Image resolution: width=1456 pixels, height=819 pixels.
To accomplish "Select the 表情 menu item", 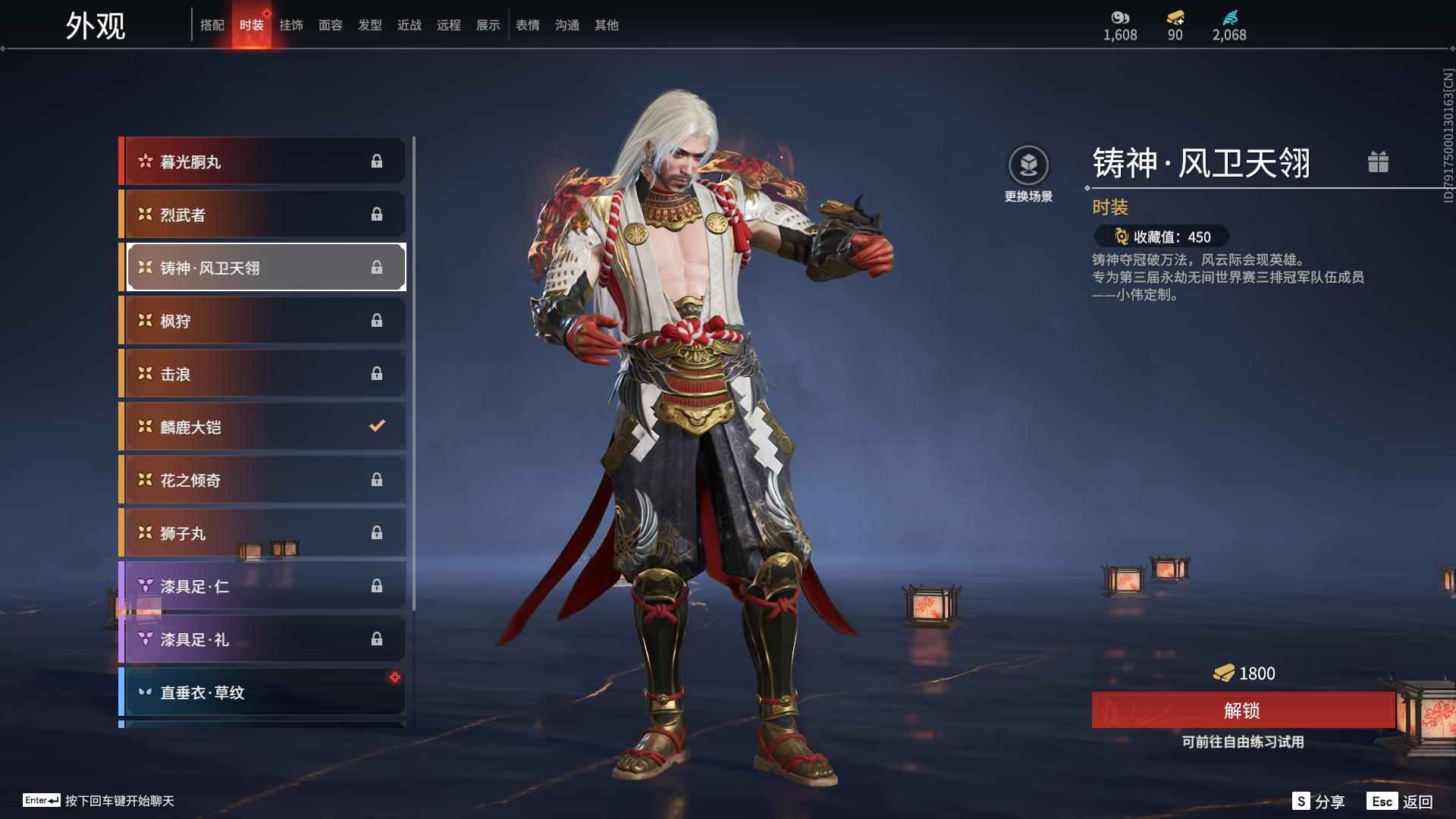I will (x=527, y=25).
